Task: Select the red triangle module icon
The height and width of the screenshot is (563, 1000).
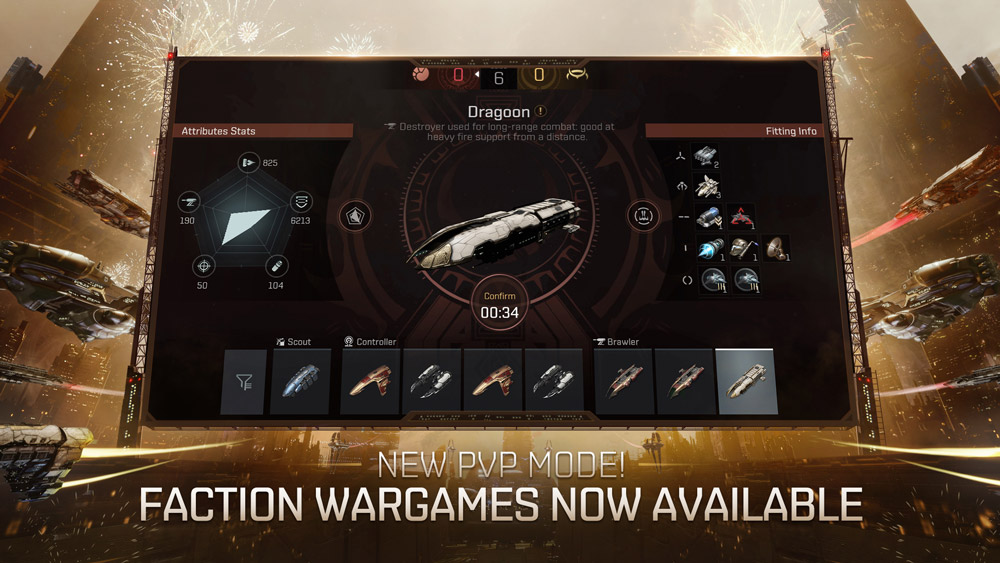Action: [742, 217]
